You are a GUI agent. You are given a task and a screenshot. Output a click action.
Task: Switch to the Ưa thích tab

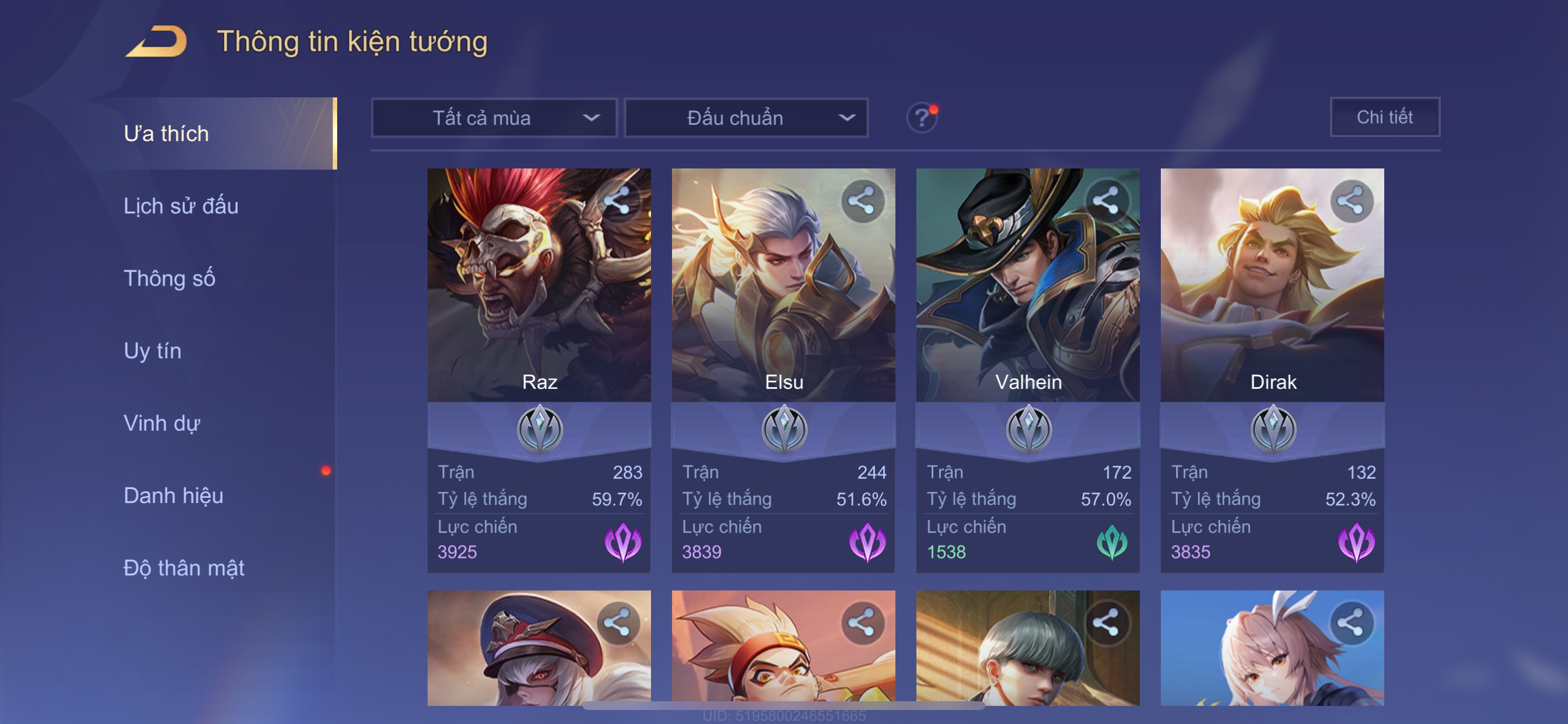[166, 133]
